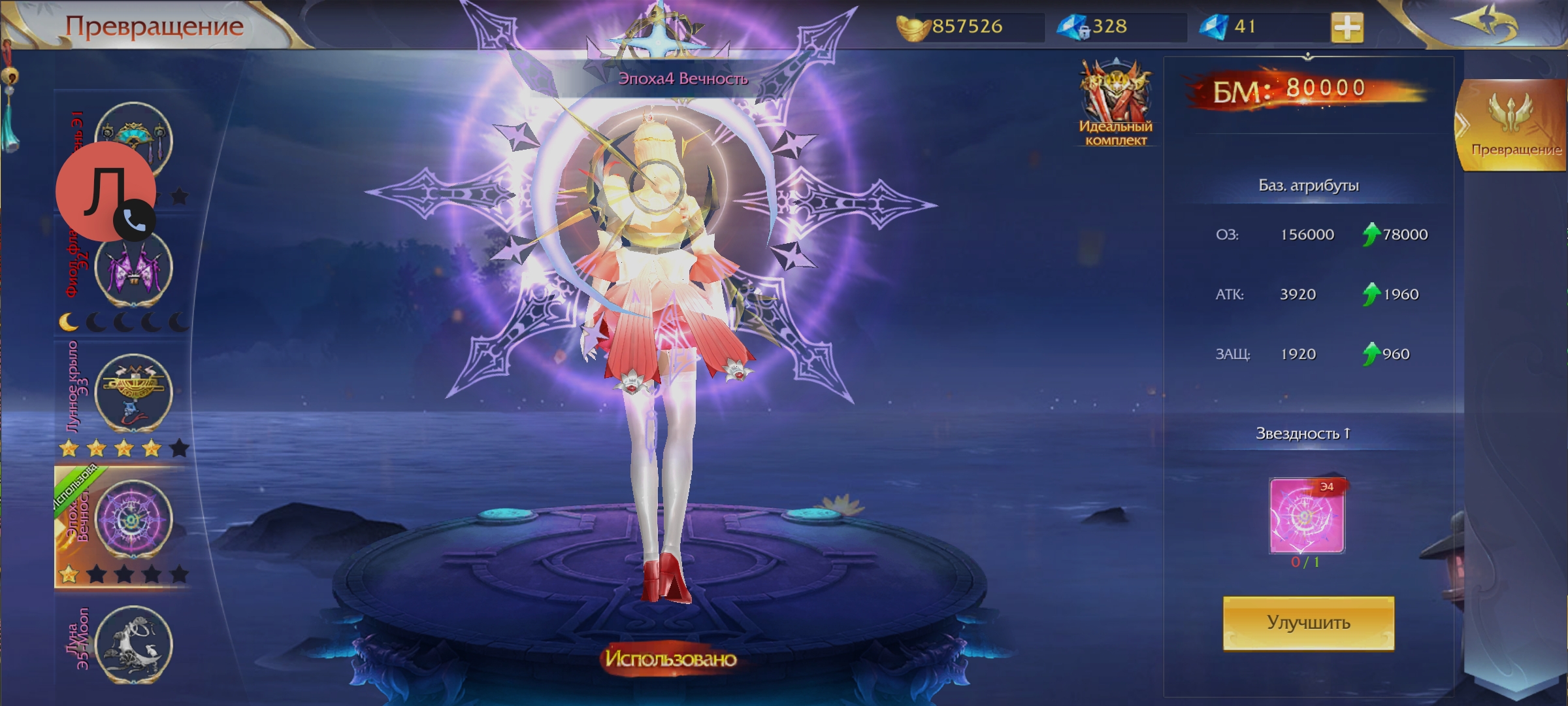Select the Эпоха Вечность transformation entry
This screenshot has height=706, width=1568.
pyautogui.click(x=133, y=519)
